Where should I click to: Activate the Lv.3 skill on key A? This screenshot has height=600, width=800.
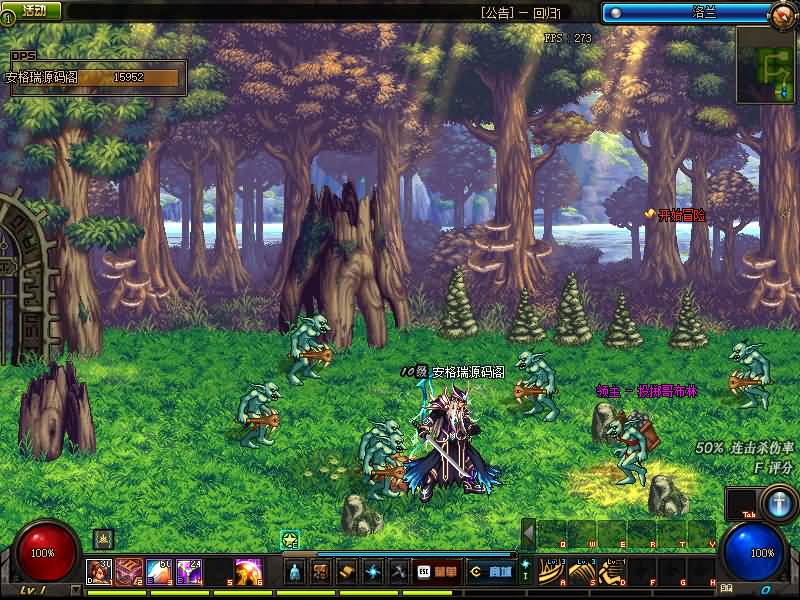click(x=551, y=571)
